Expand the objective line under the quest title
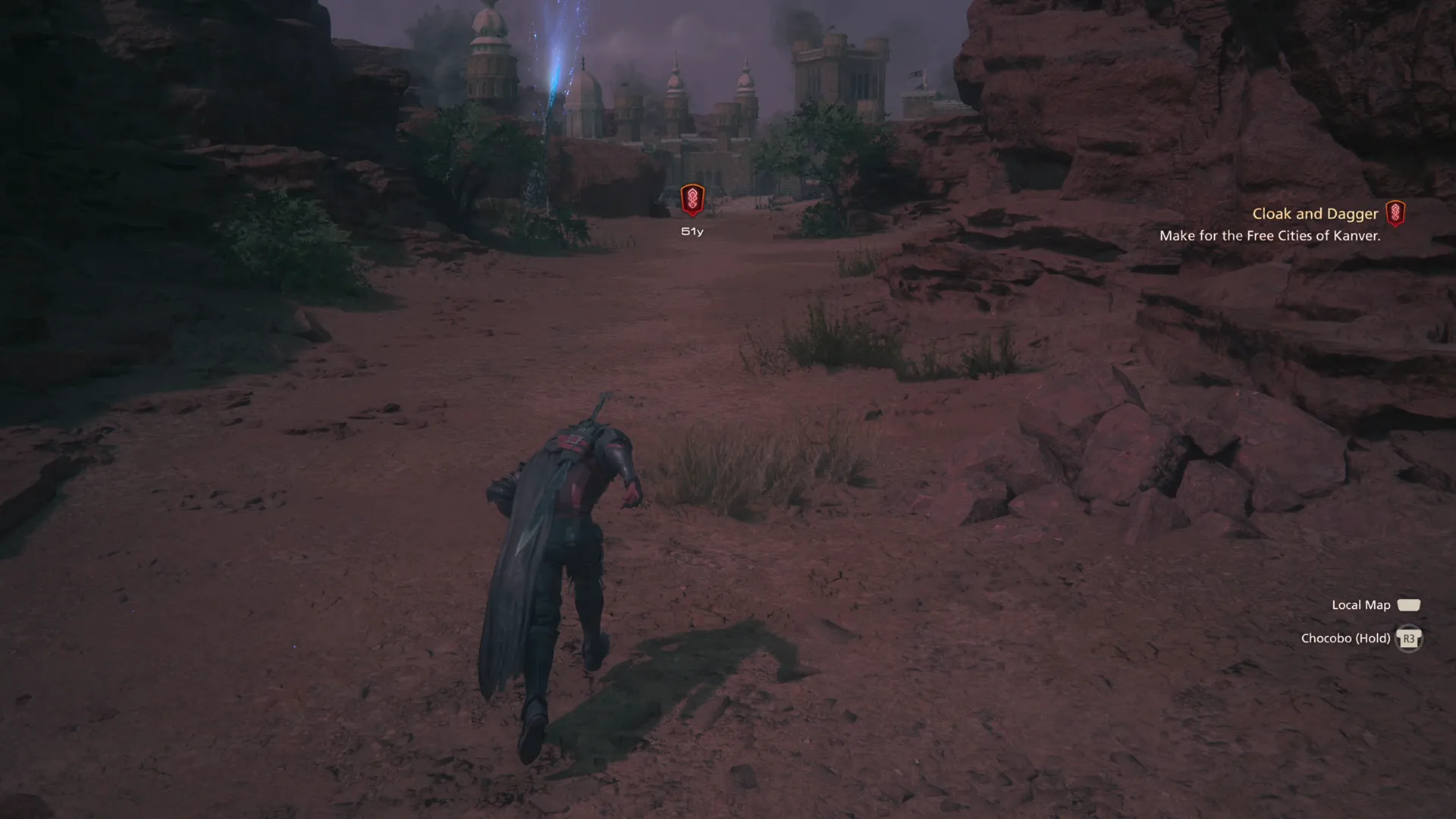The image size is (1456, 819). point(1271,236)
